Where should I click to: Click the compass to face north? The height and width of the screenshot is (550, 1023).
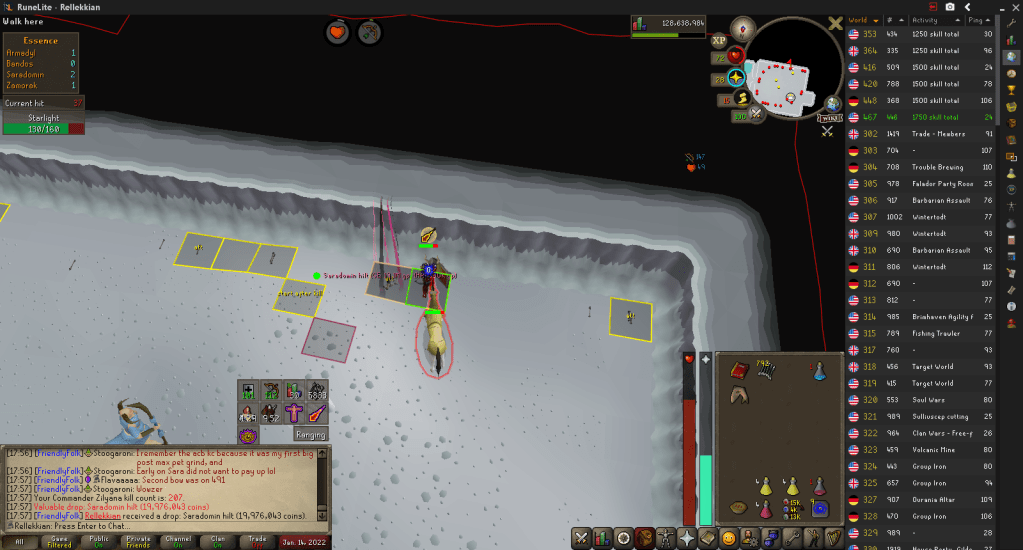(x=741, y=28)
